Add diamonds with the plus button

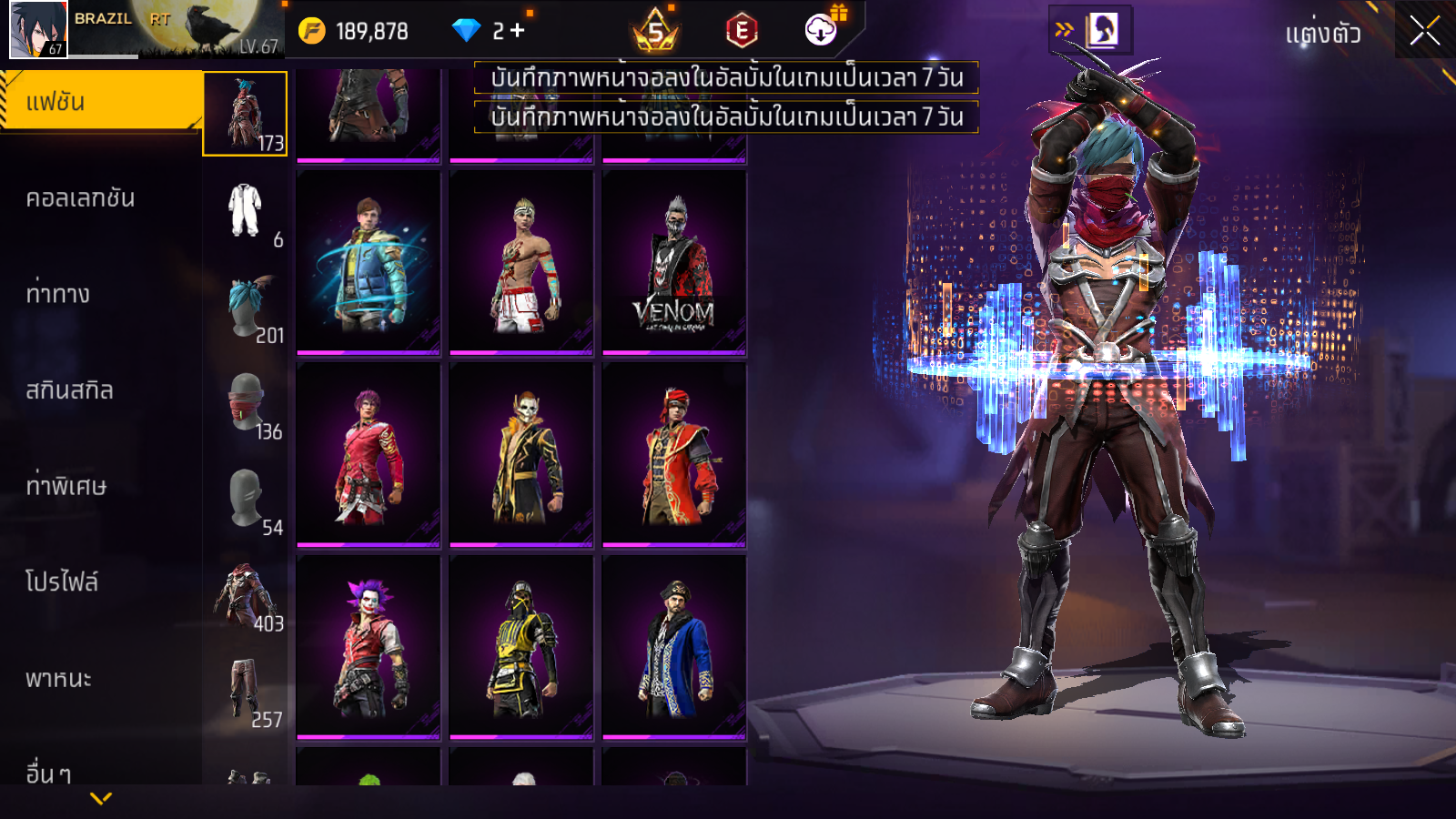(x=518, y=31)
